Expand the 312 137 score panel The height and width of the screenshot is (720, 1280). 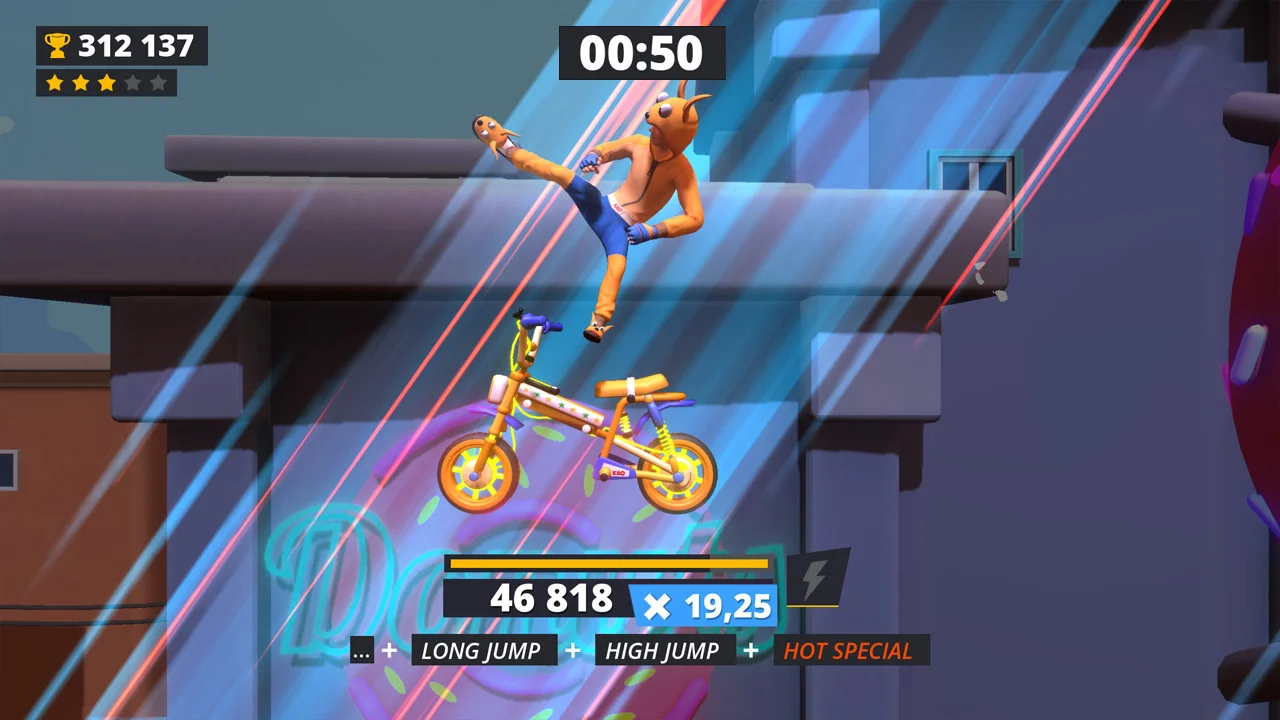[x=122, y=44]
